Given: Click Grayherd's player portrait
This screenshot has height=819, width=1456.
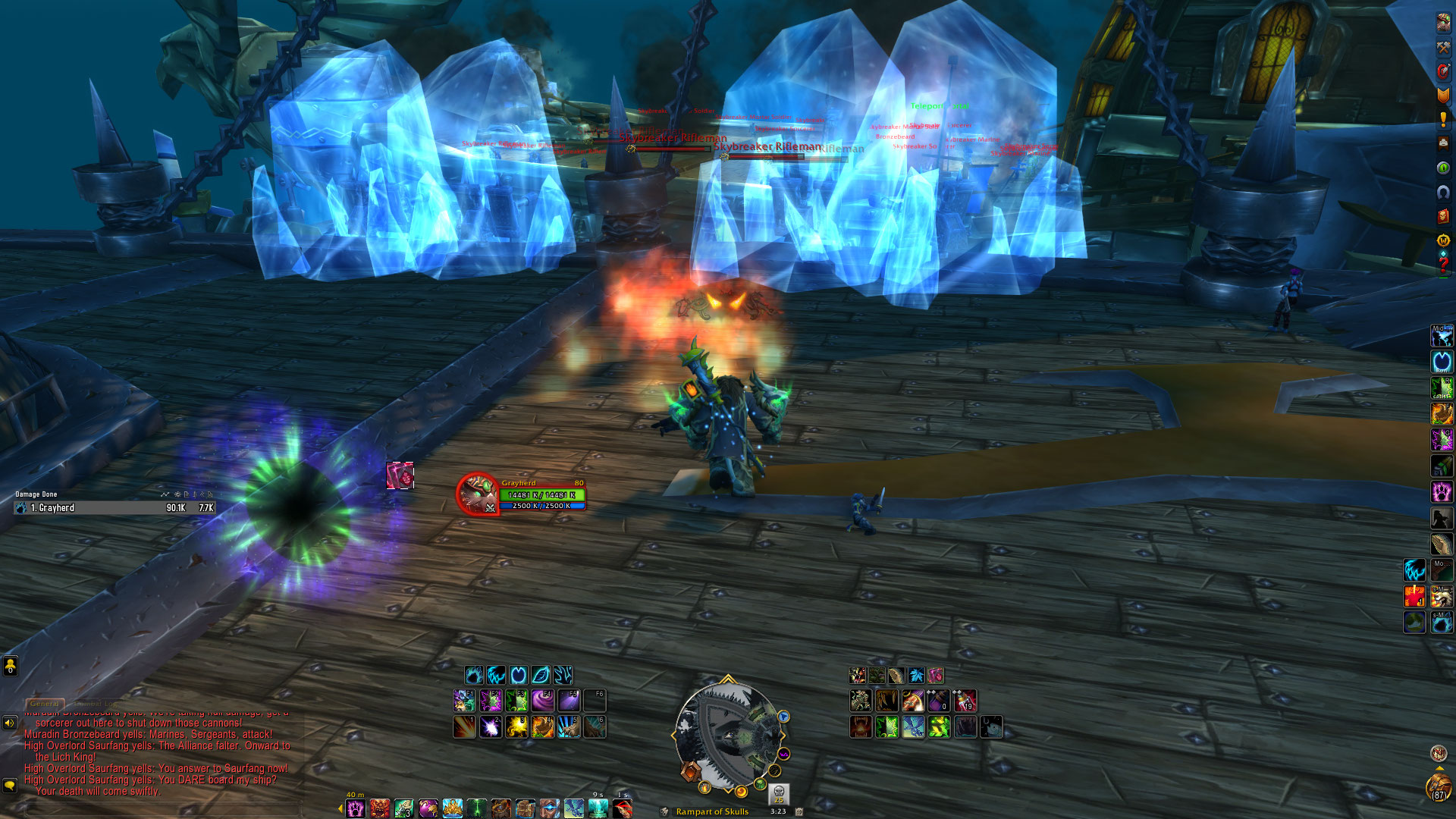Looking at the screenshot, I should click(478, 493).
